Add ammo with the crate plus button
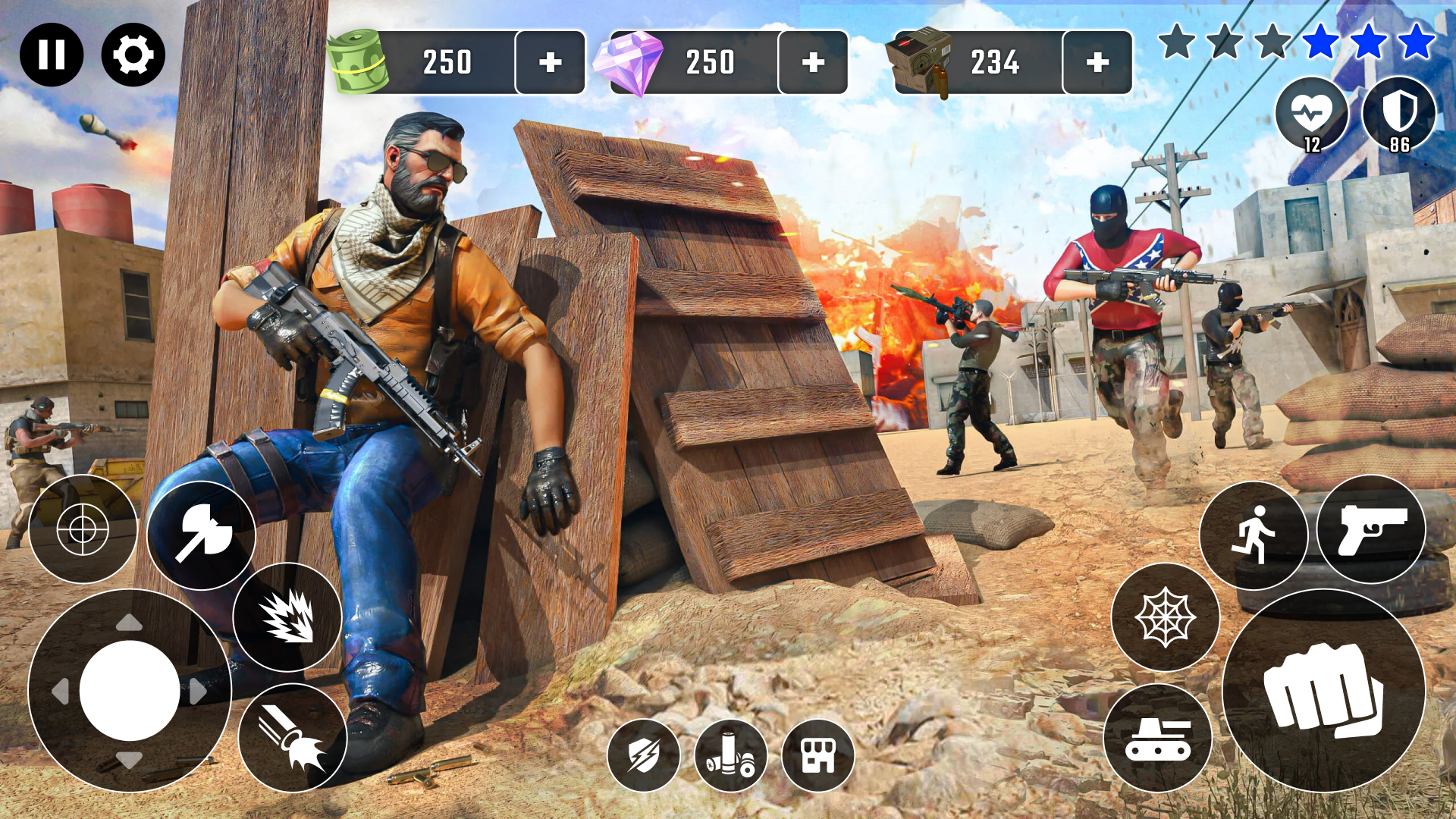 point(1097,61)
